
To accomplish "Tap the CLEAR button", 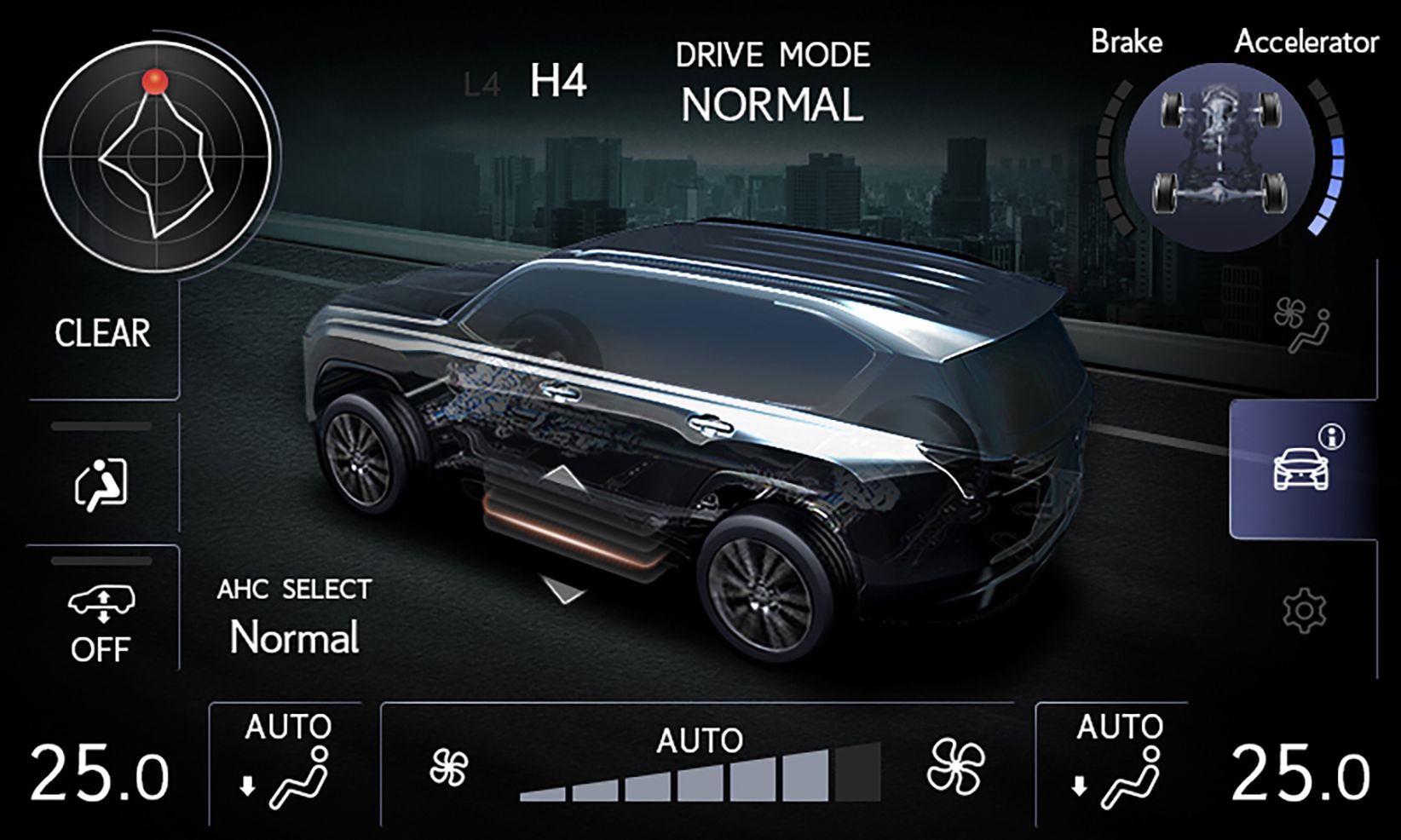I will (103, 333).
